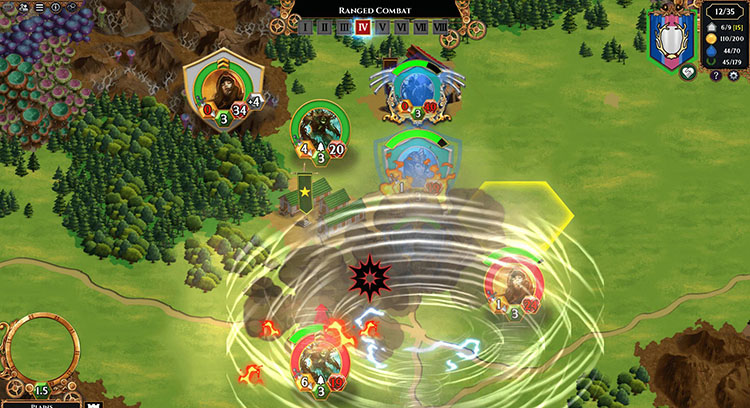Select combat round marker VII

[x=421, y=27]
